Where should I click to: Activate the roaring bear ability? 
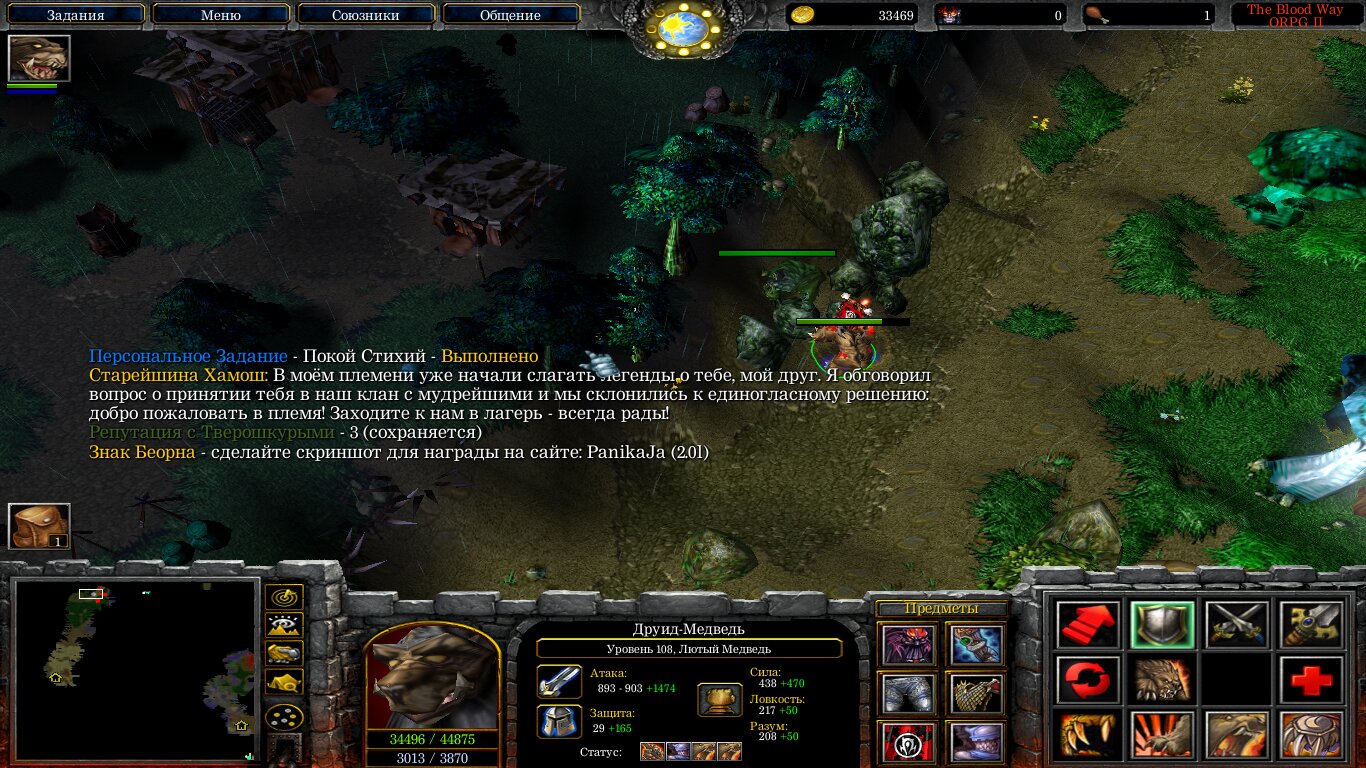(x=1161, y=680)
